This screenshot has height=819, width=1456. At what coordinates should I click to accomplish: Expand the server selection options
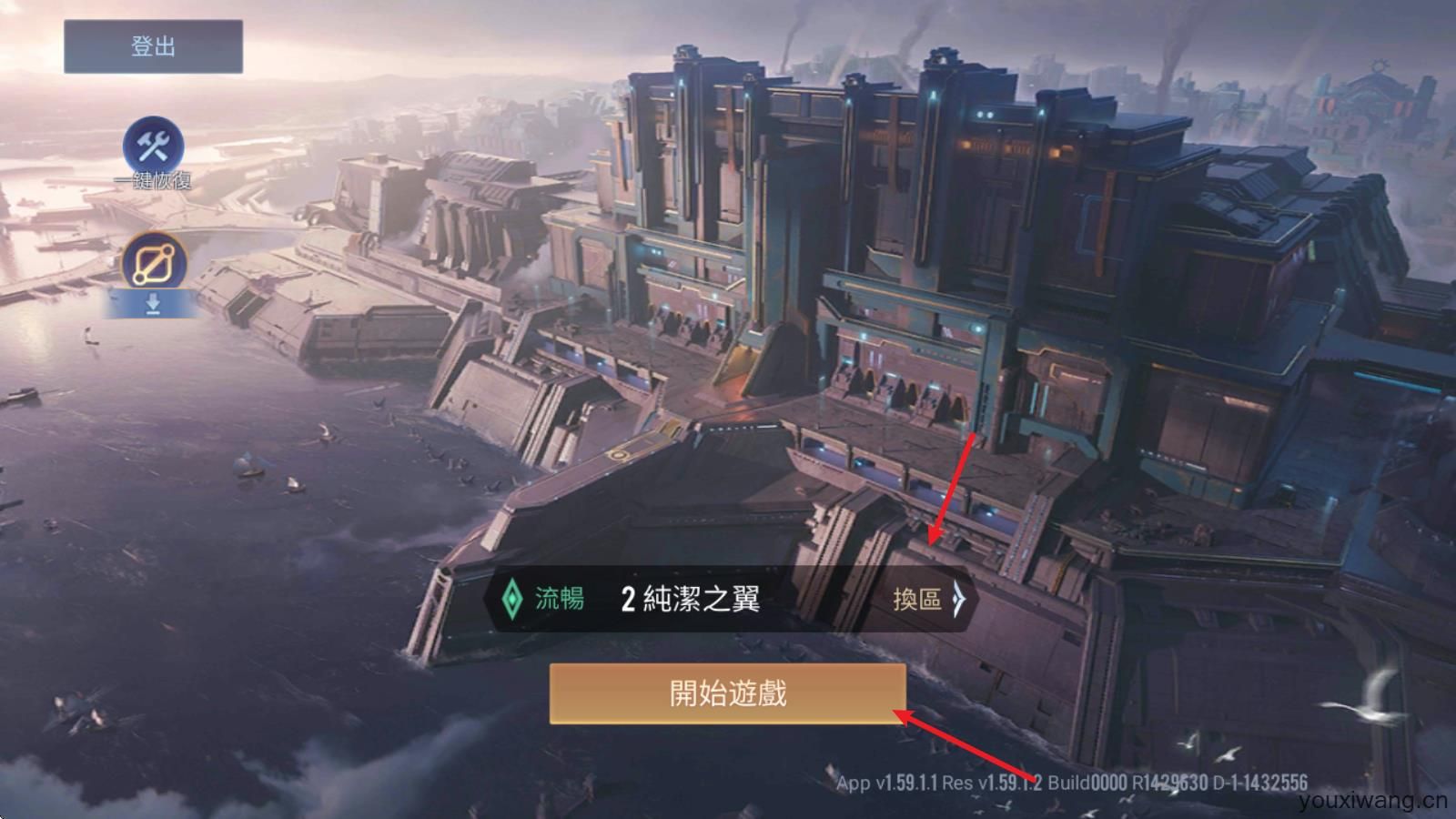coord(928,600)
